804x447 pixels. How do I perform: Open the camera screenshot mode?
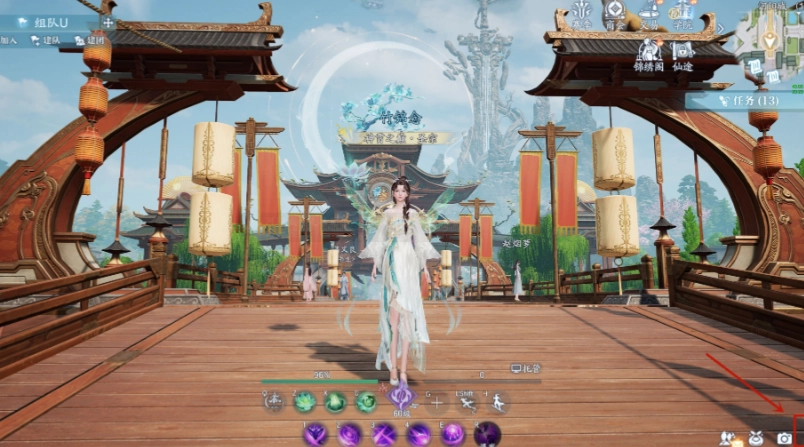coord(784,438)
